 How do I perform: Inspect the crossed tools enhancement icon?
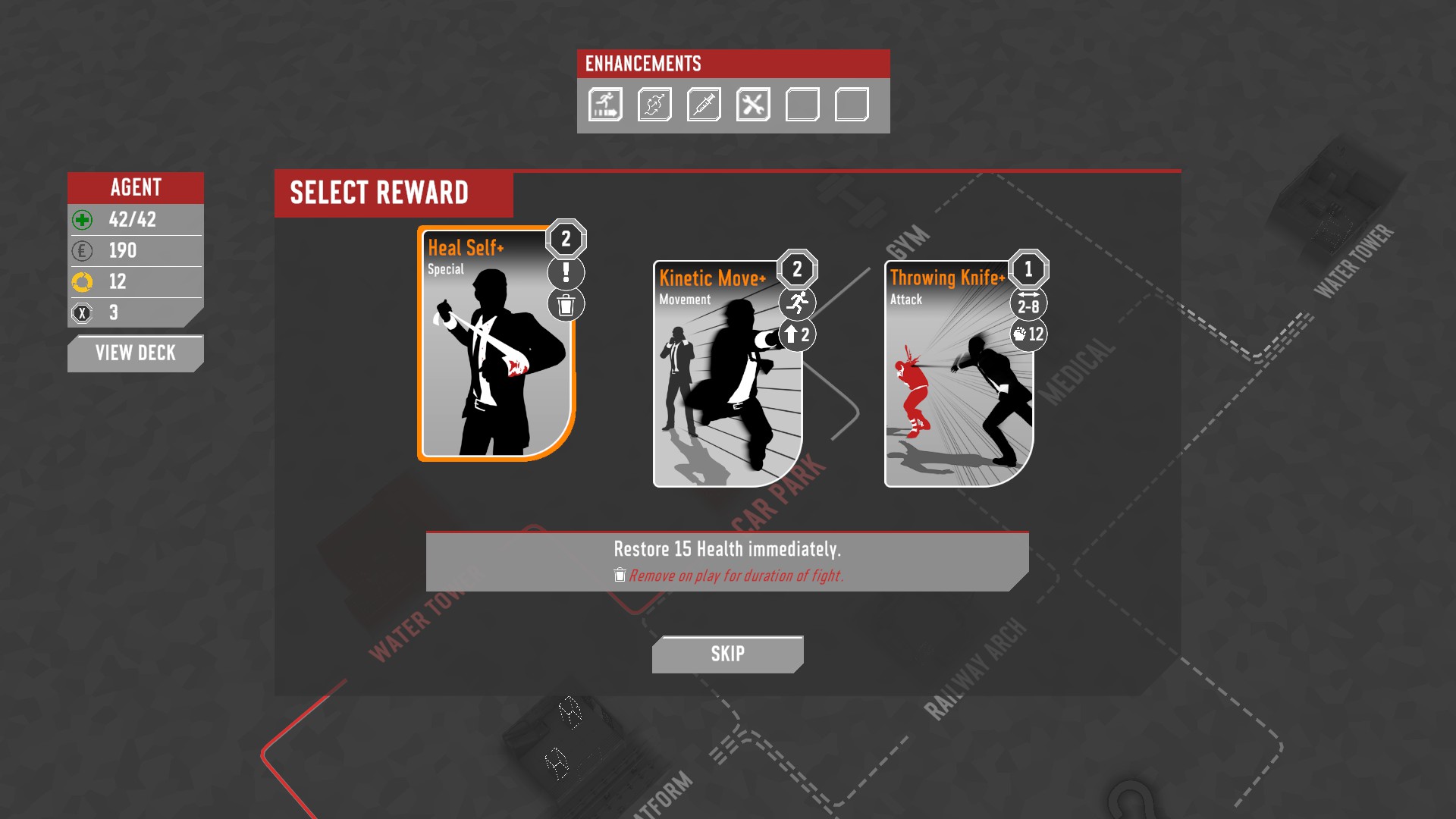coord(753,105)
